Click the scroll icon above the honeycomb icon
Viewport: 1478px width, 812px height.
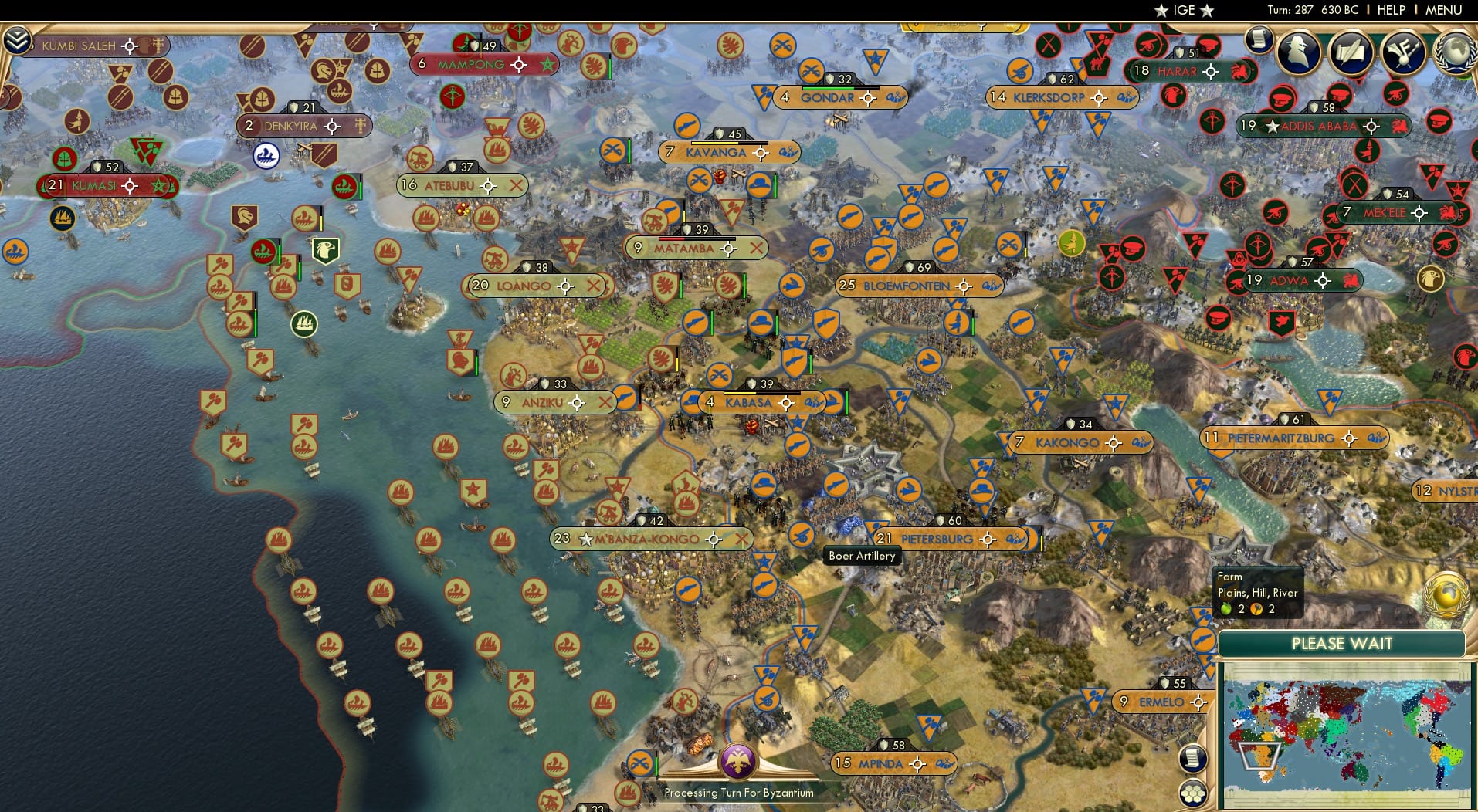1193,758
